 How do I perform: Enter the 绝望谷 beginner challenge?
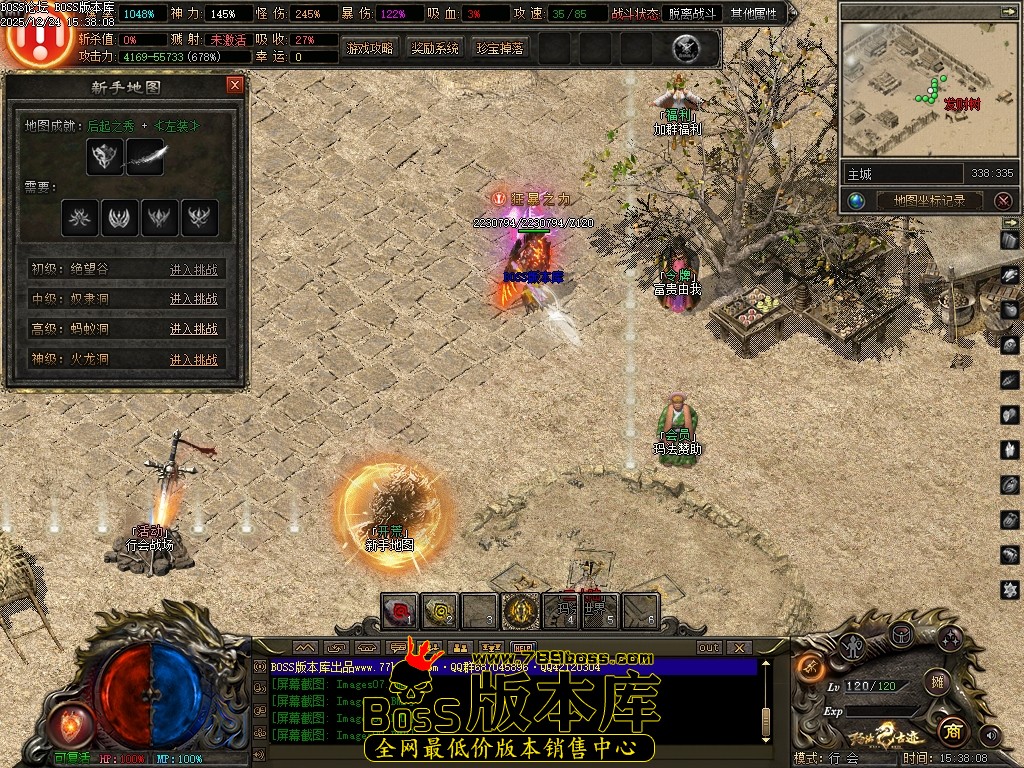tap(193, 269)
